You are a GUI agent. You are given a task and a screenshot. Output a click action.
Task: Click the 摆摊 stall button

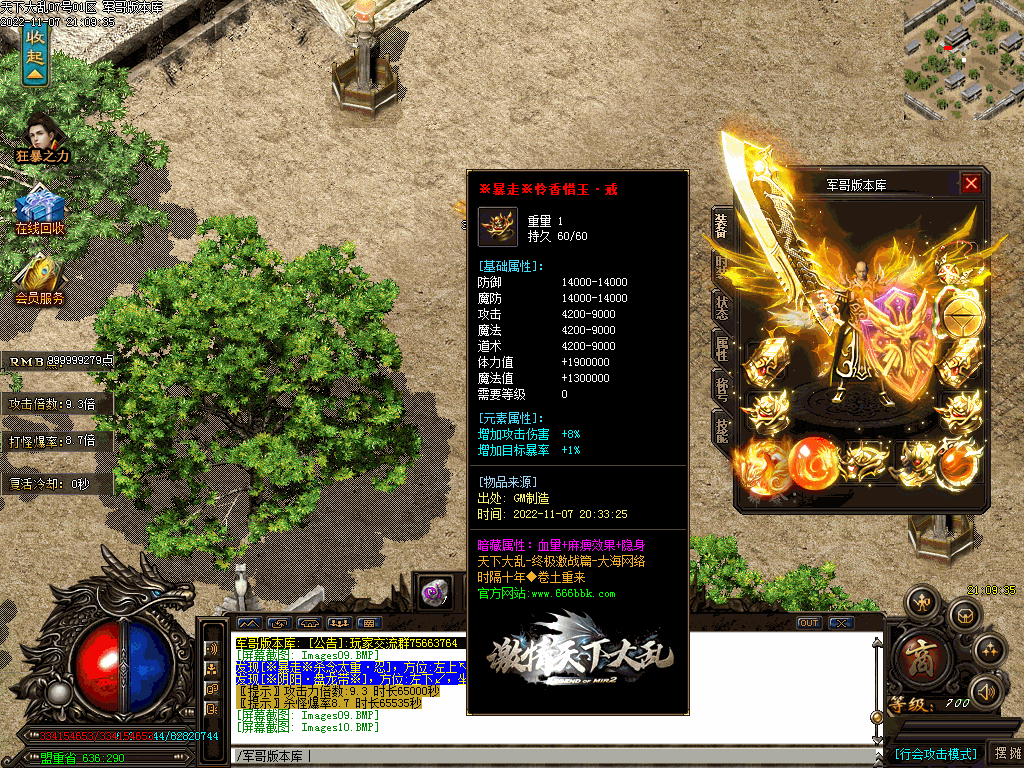[x=1004, y=753]
